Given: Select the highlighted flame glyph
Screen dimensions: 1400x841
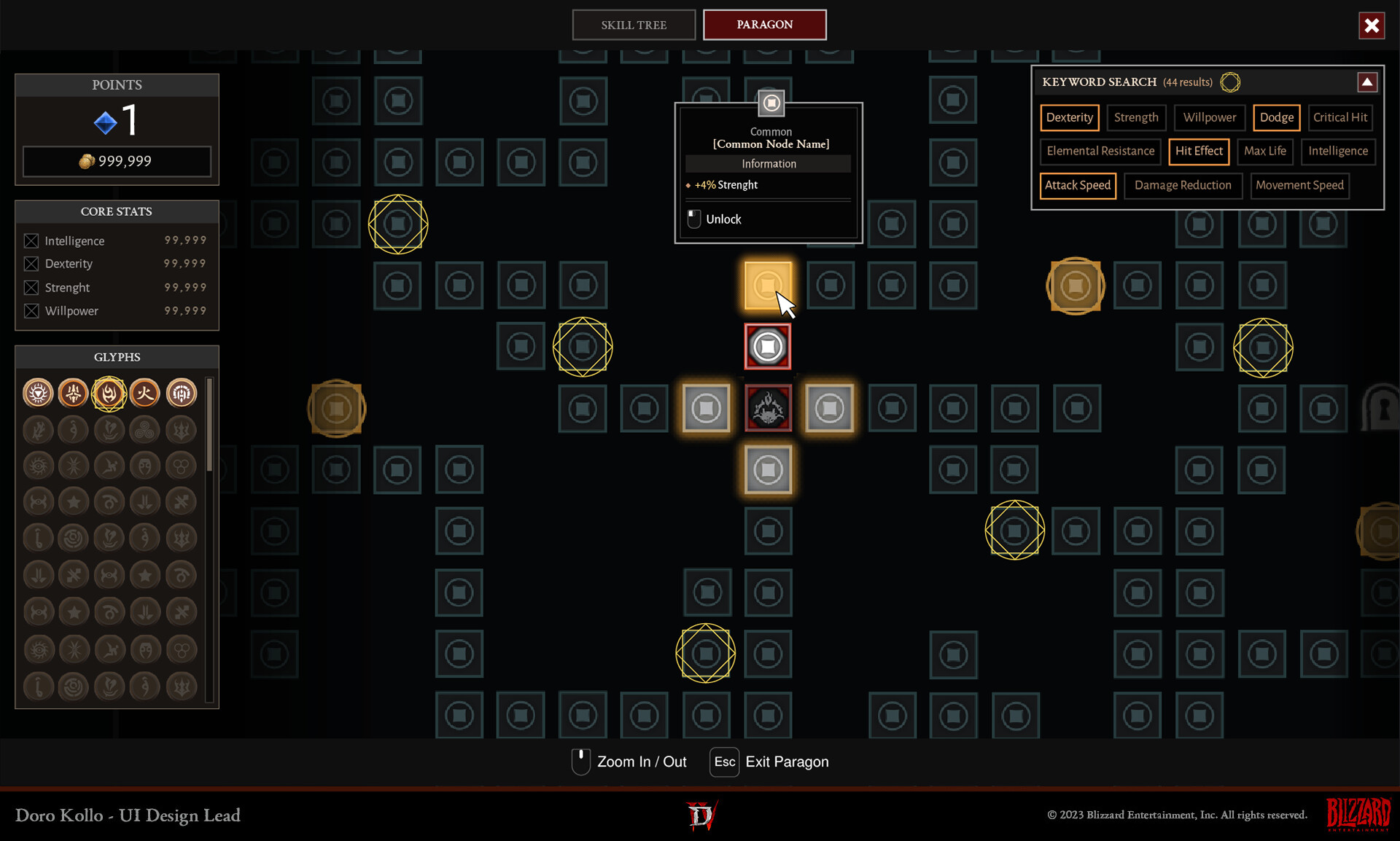Looking at the screenshot, I should [x=109, y=394].
